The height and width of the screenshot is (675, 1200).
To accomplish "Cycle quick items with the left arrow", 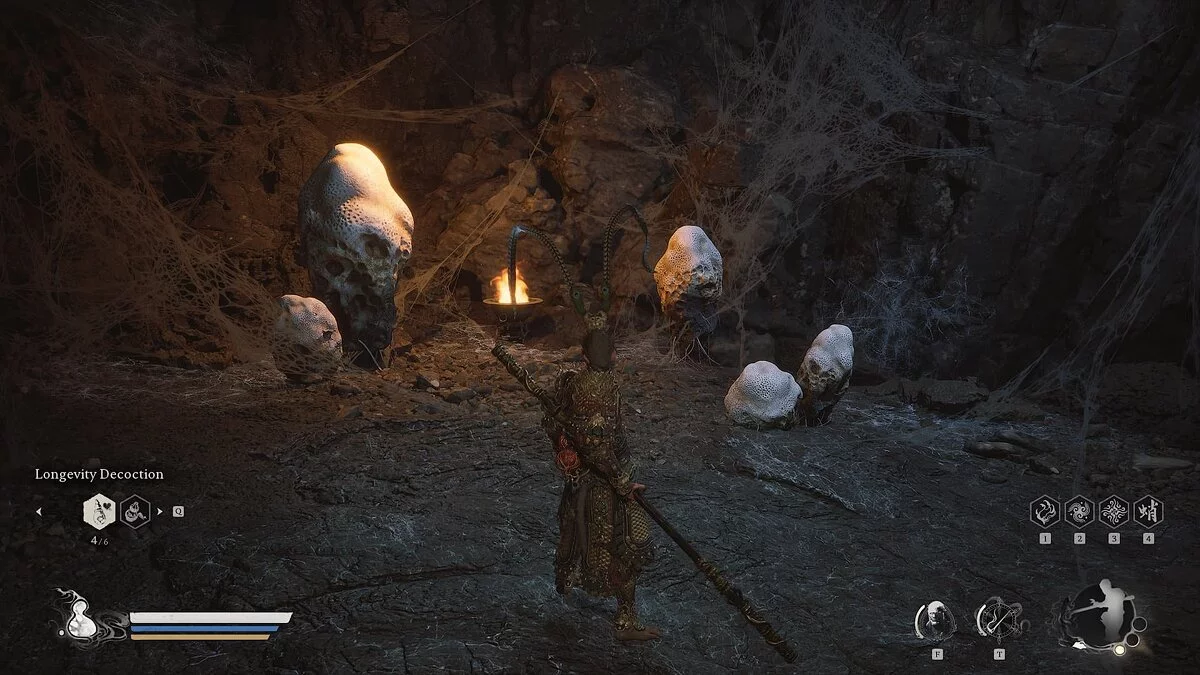I will pos(39,511).
